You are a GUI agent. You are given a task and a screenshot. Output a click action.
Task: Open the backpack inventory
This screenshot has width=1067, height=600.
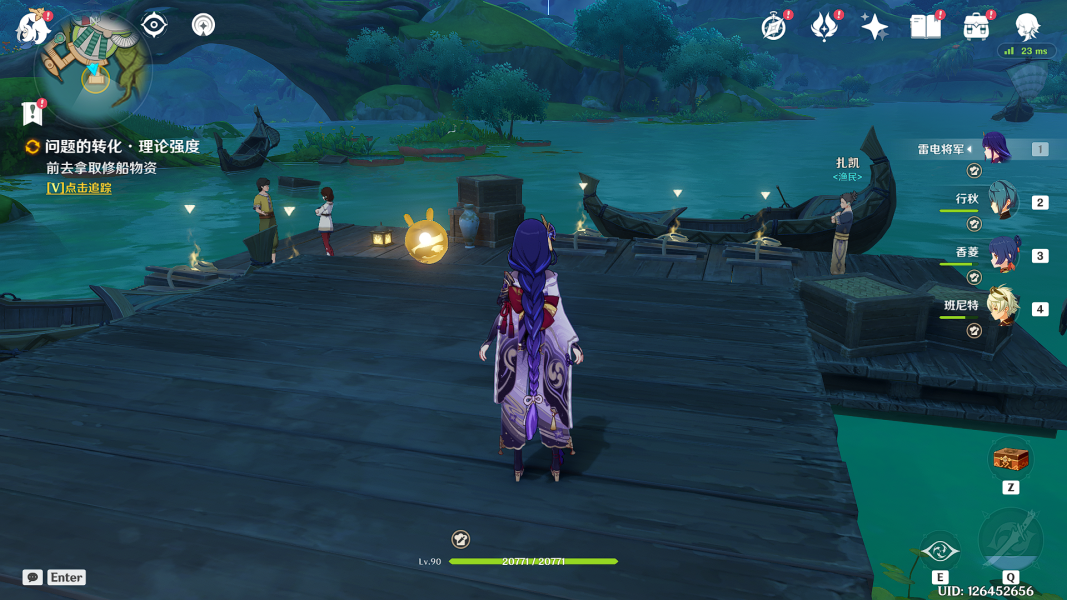(x=976, y=27)
